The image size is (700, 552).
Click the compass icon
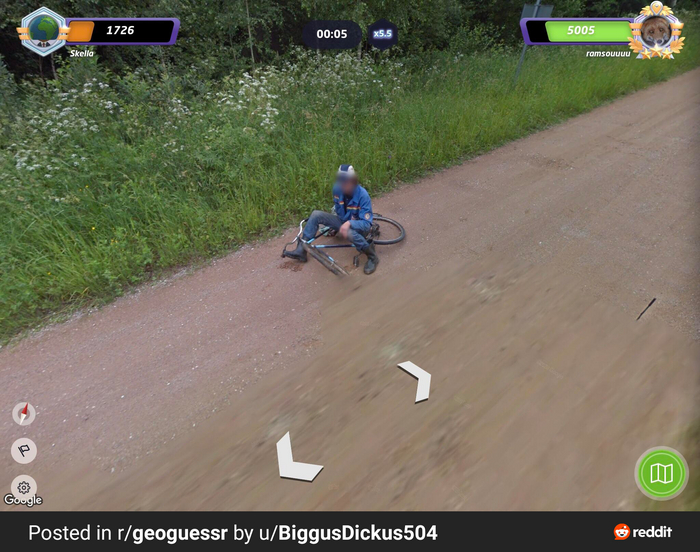24,413
